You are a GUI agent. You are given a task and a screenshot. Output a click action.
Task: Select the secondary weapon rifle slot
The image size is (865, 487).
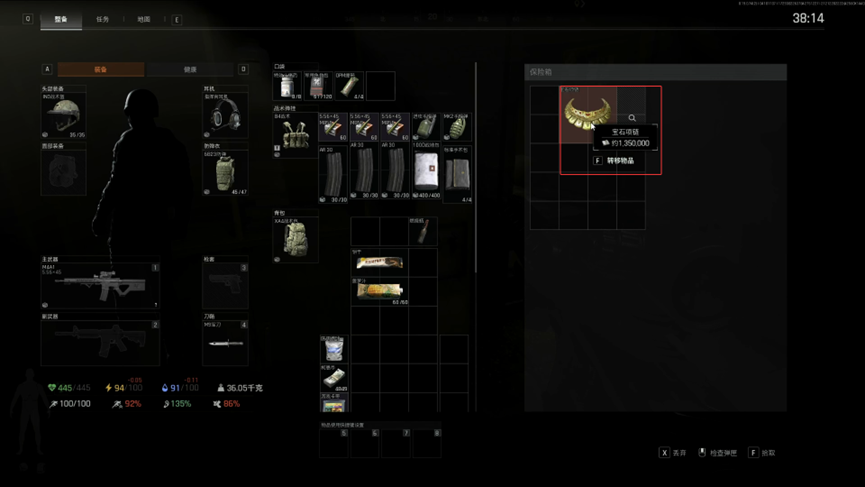coord(100,342)
